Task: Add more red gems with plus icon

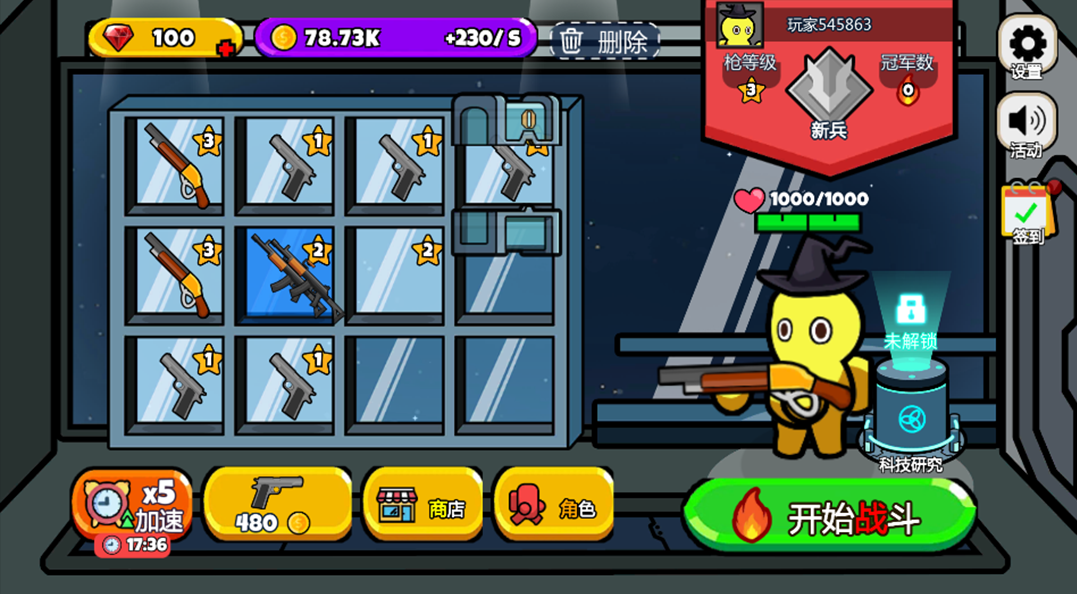Action: [226, 47]
